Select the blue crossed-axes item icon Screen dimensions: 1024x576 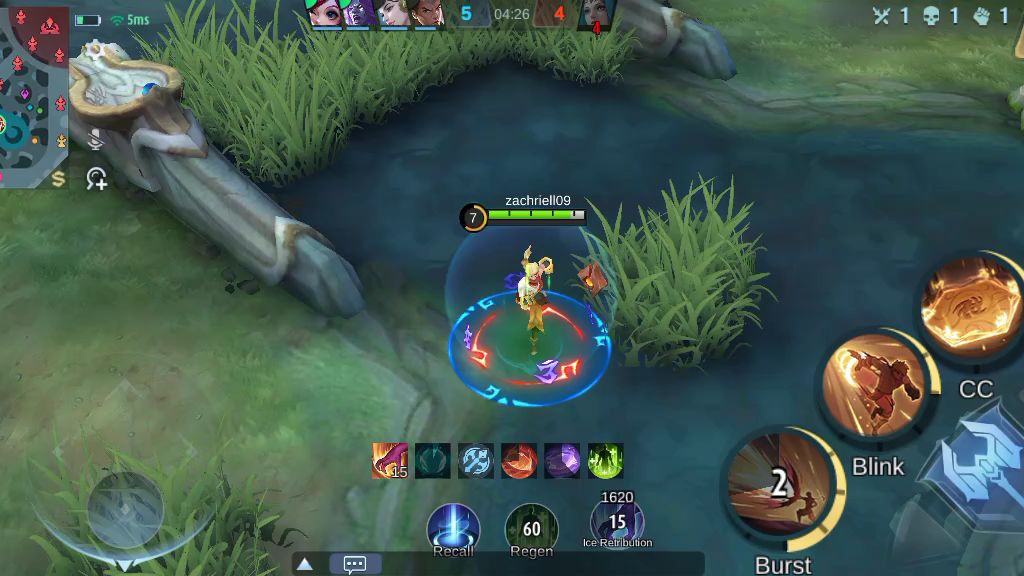(476, 461)
